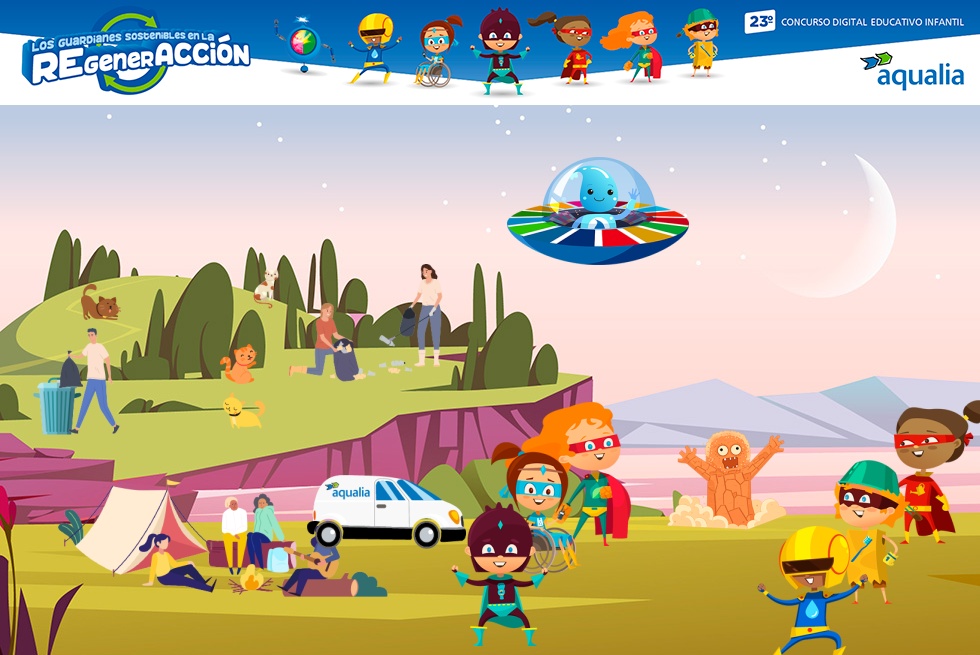The image size is (980, 655).
Task: Choose the orange-haired hero in the header
Action: click(x=634, y=46)
